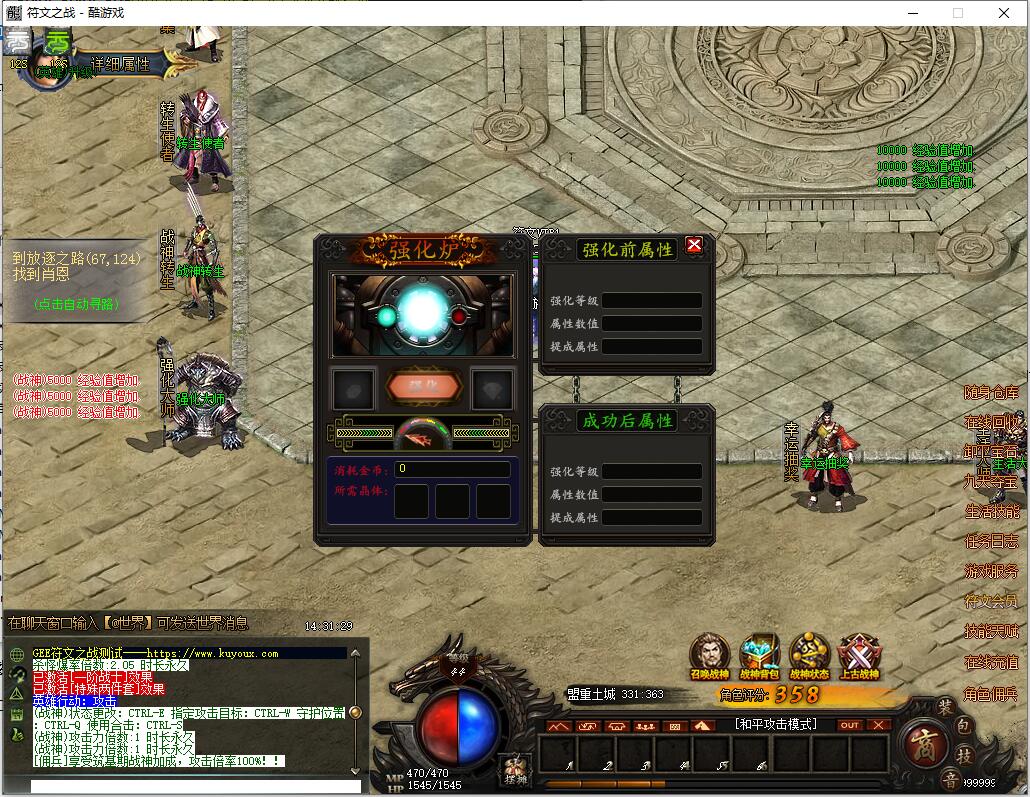Viewport: 1030px width, 797px height.
Task: Show the 战神状态 status icon panel
Action: click(x=810, y=655)
